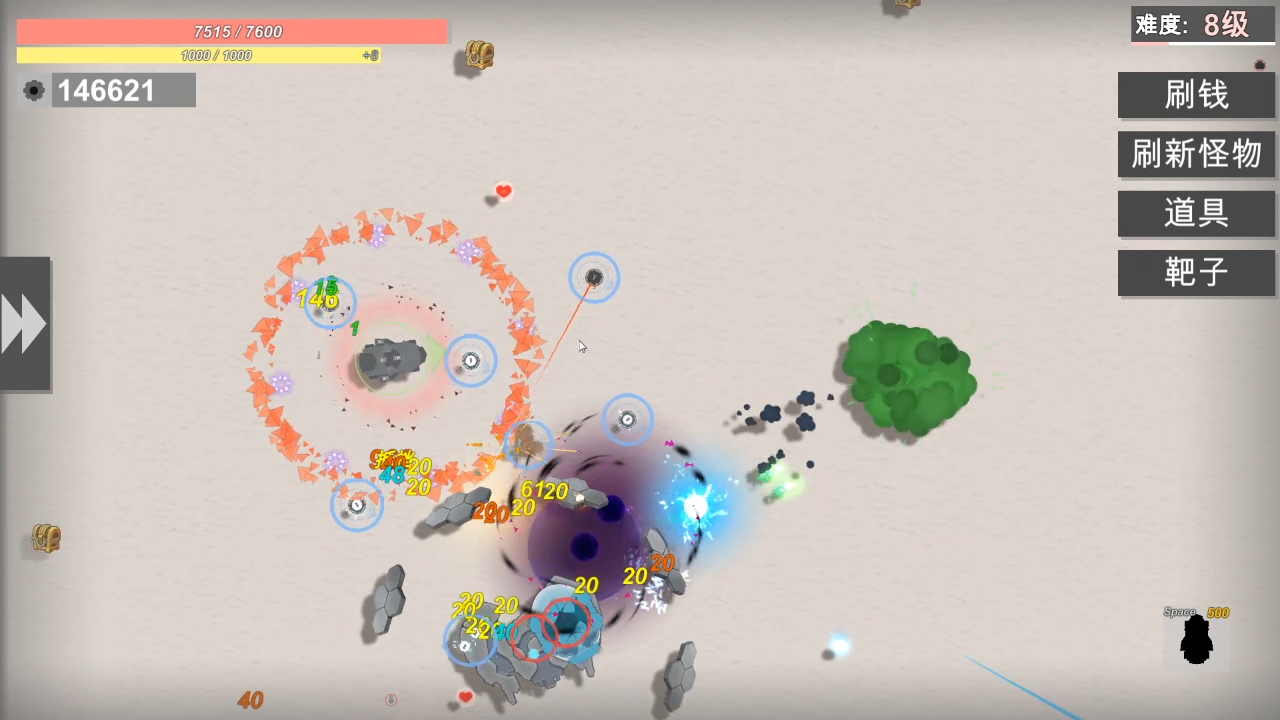Open the treasure chest at top center
Image resolution: width=1280 pixels, height=720 pixels.
477,56
